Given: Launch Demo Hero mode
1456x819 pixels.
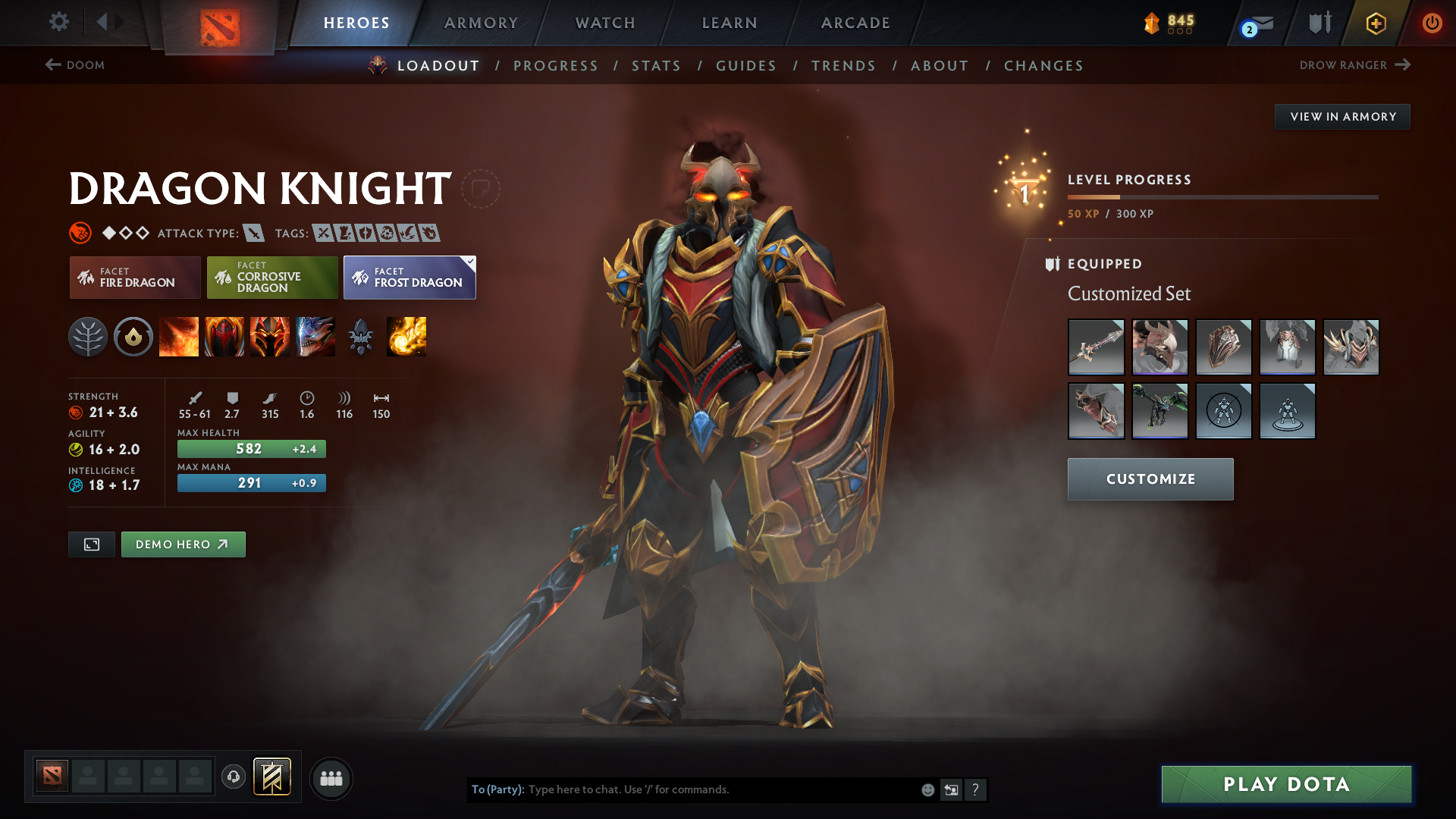Looking at the screenshot, I should pyautogui.click(x=183, y=544).
